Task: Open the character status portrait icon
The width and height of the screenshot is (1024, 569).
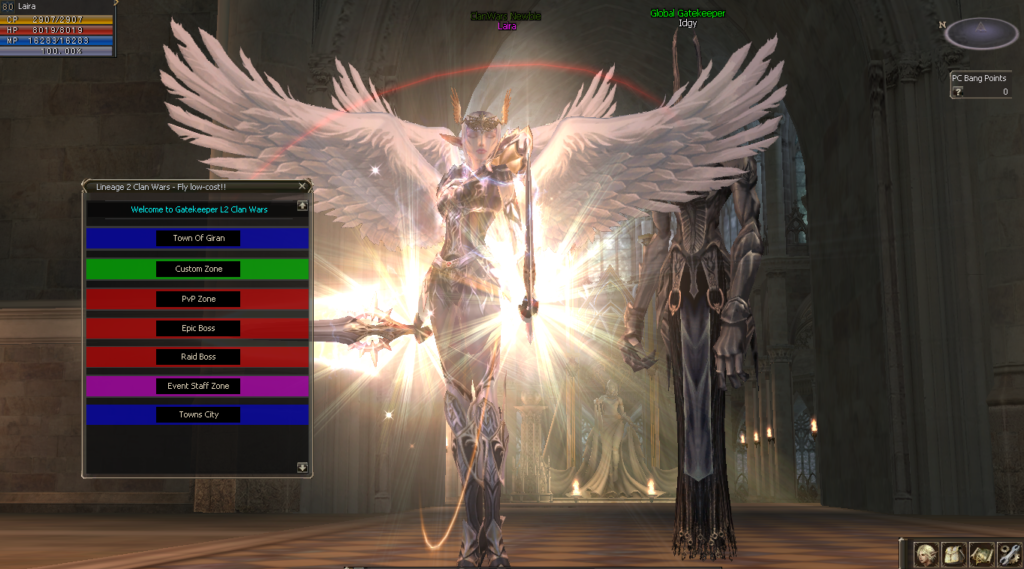Action: [926, 554]
